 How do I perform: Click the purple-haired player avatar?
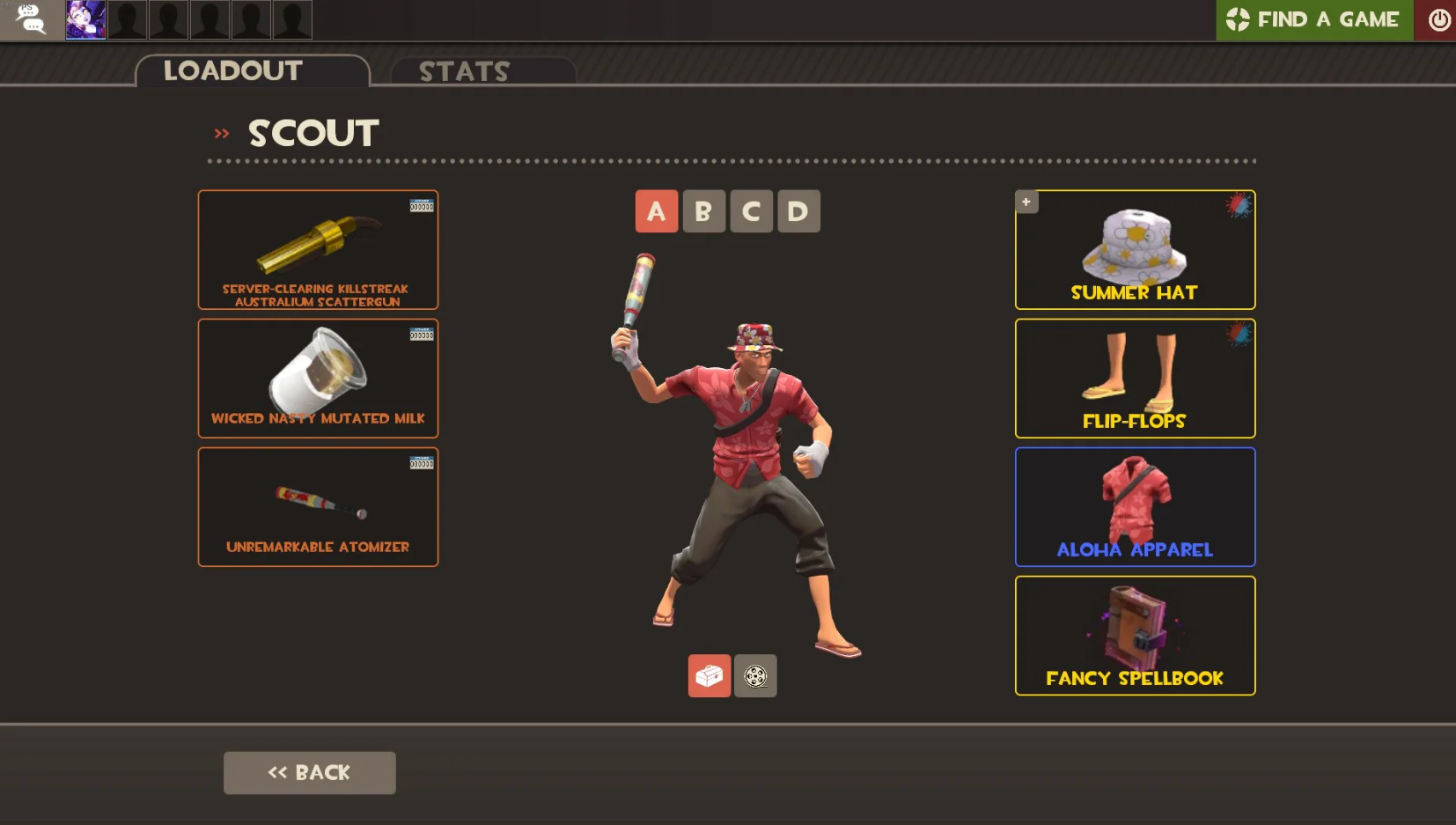[86, 19]
